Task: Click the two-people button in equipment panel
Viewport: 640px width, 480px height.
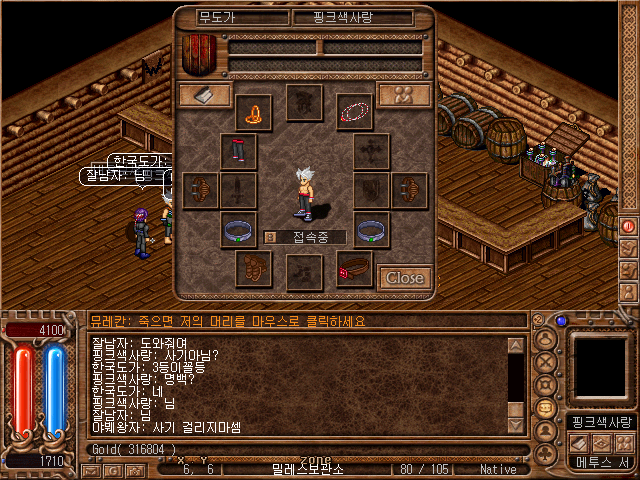Action: coord(404,95)
